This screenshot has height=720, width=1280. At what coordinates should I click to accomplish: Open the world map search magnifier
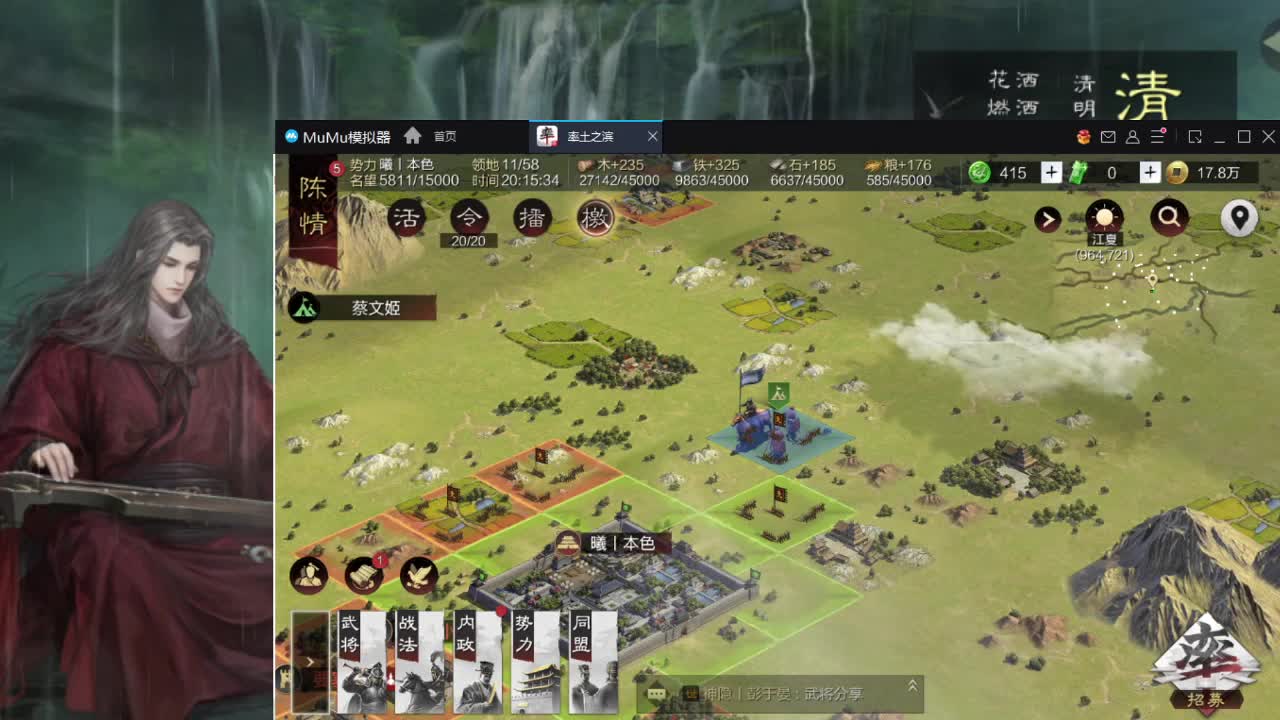click(x=1168, y=217)
